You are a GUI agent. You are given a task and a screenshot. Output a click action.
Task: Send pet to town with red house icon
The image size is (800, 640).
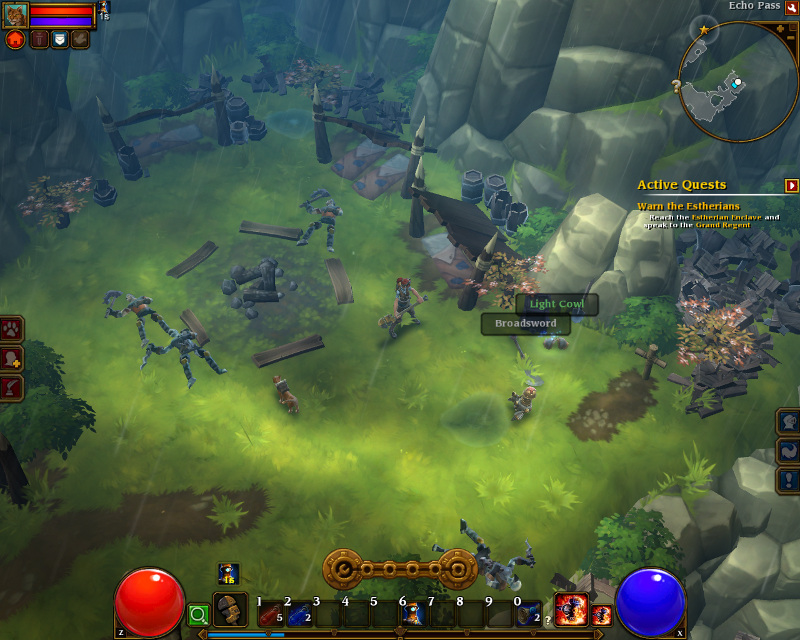pos(15,39)
